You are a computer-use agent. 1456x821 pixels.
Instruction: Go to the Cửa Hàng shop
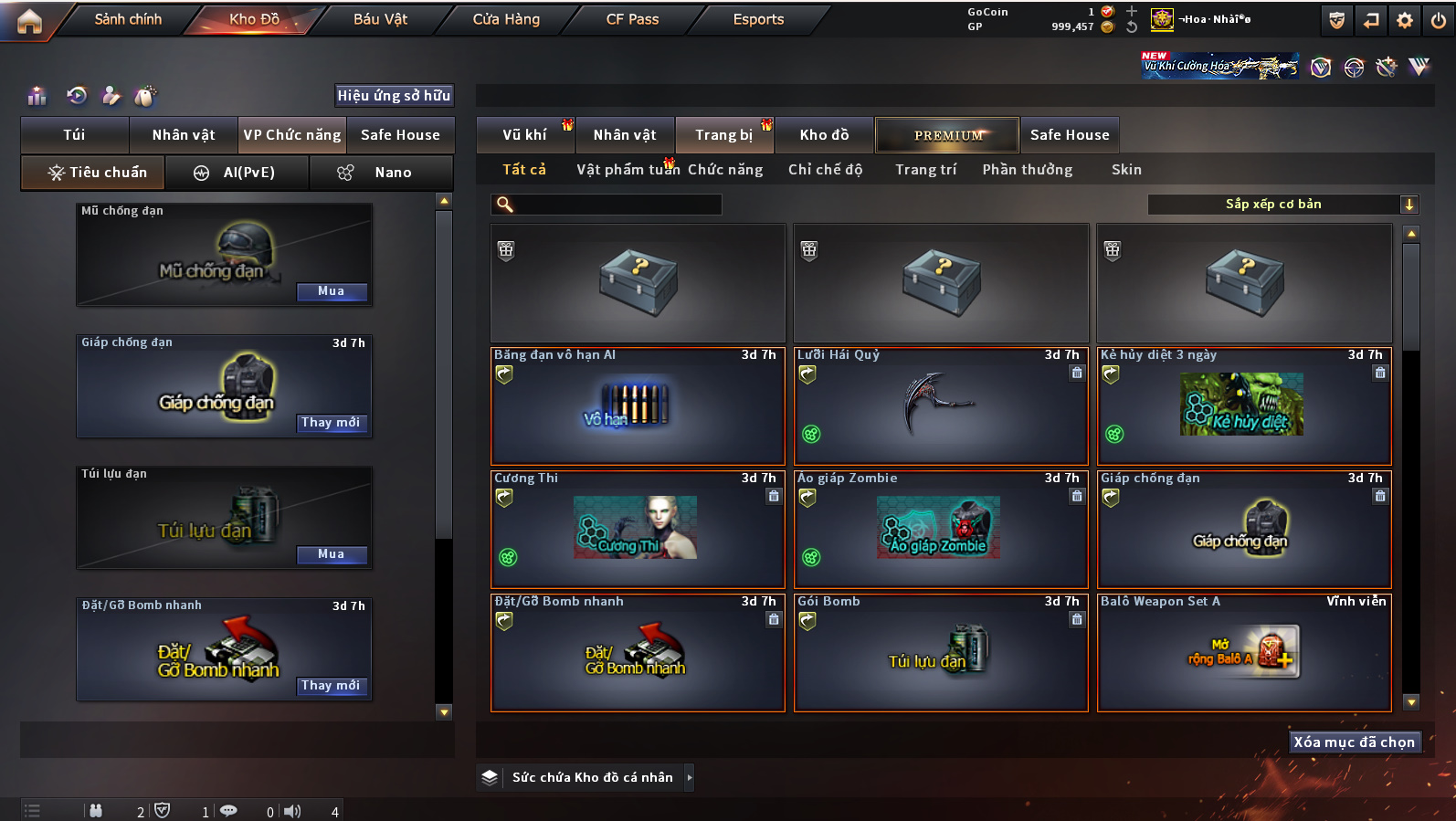(x=506, y=19)
